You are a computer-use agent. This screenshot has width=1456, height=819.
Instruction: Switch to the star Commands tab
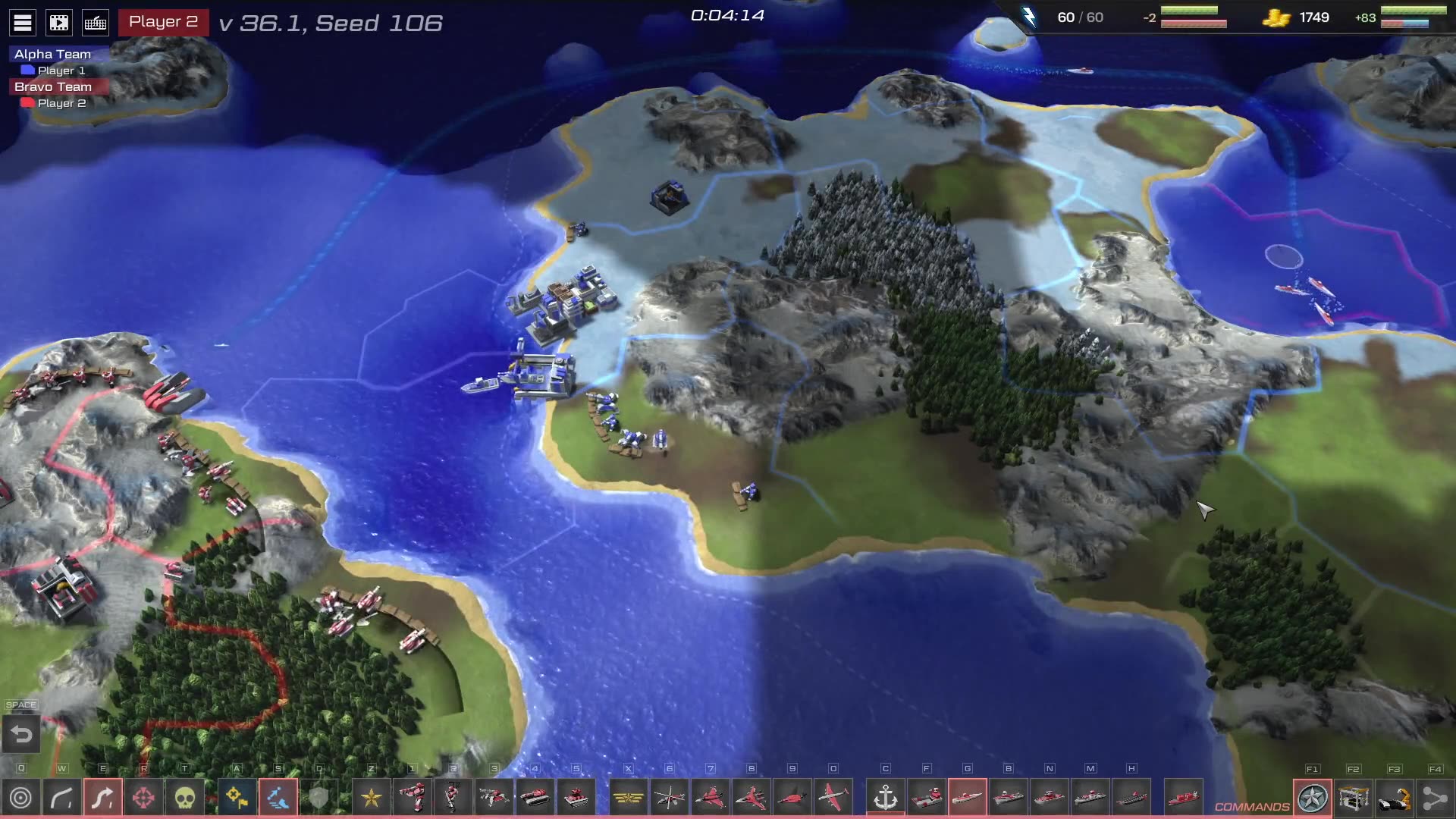1313,798
